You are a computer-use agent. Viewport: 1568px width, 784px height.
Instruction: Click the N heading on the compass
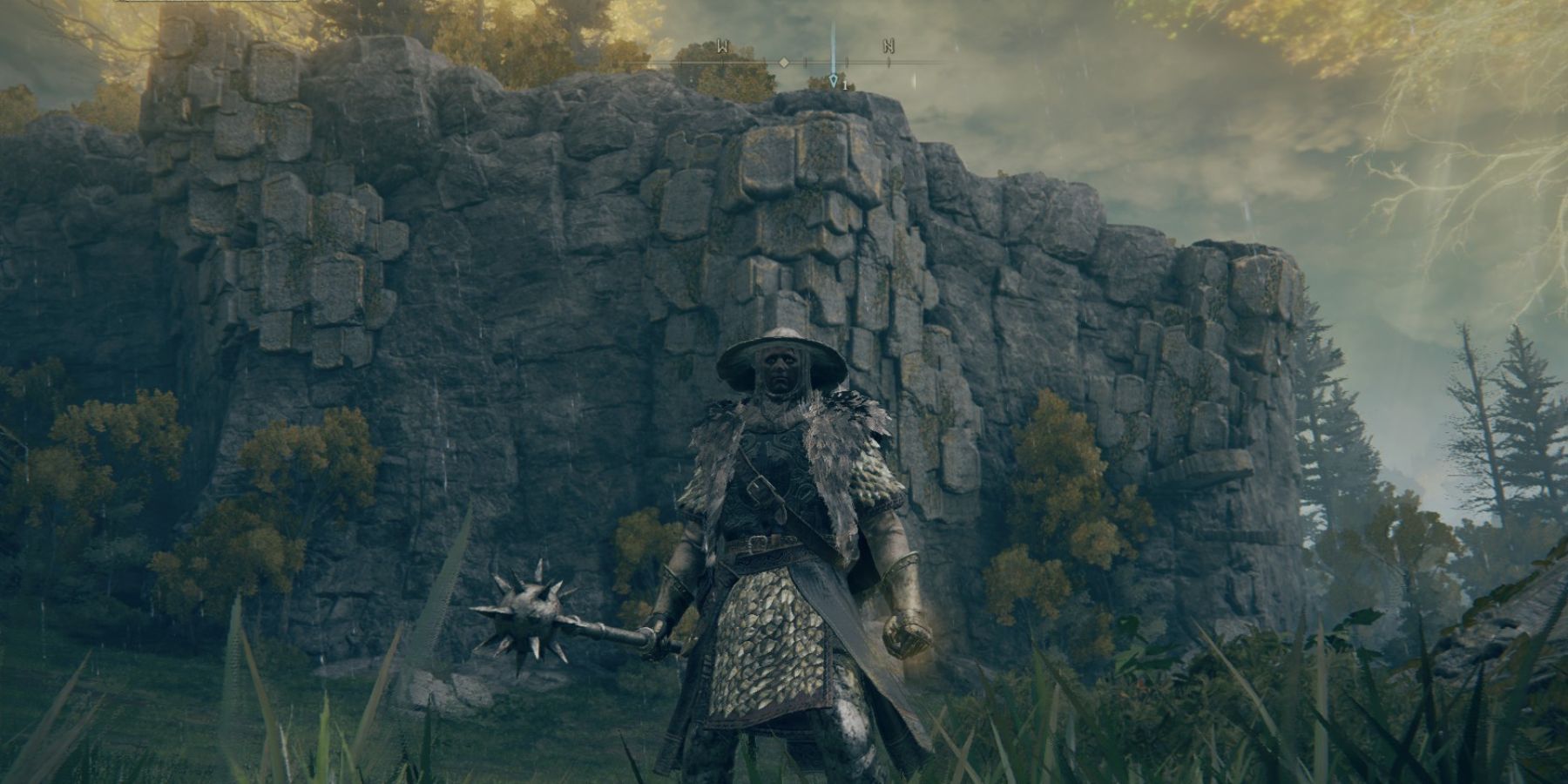click(x=889, y=47)
